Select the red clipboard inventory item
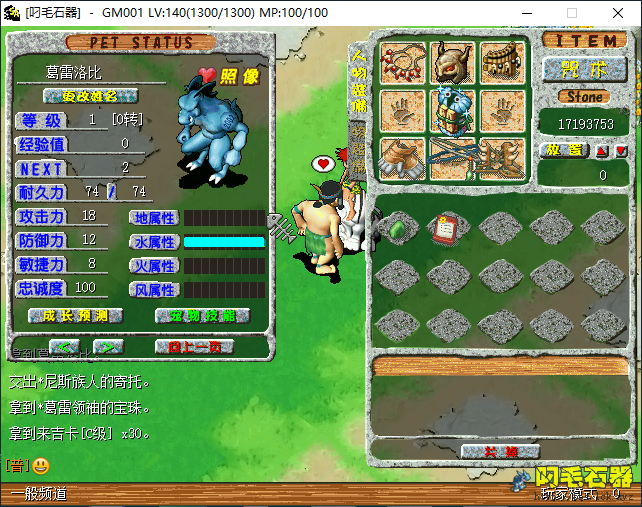Screen dimensions: 642x507 tap(449, 228)
